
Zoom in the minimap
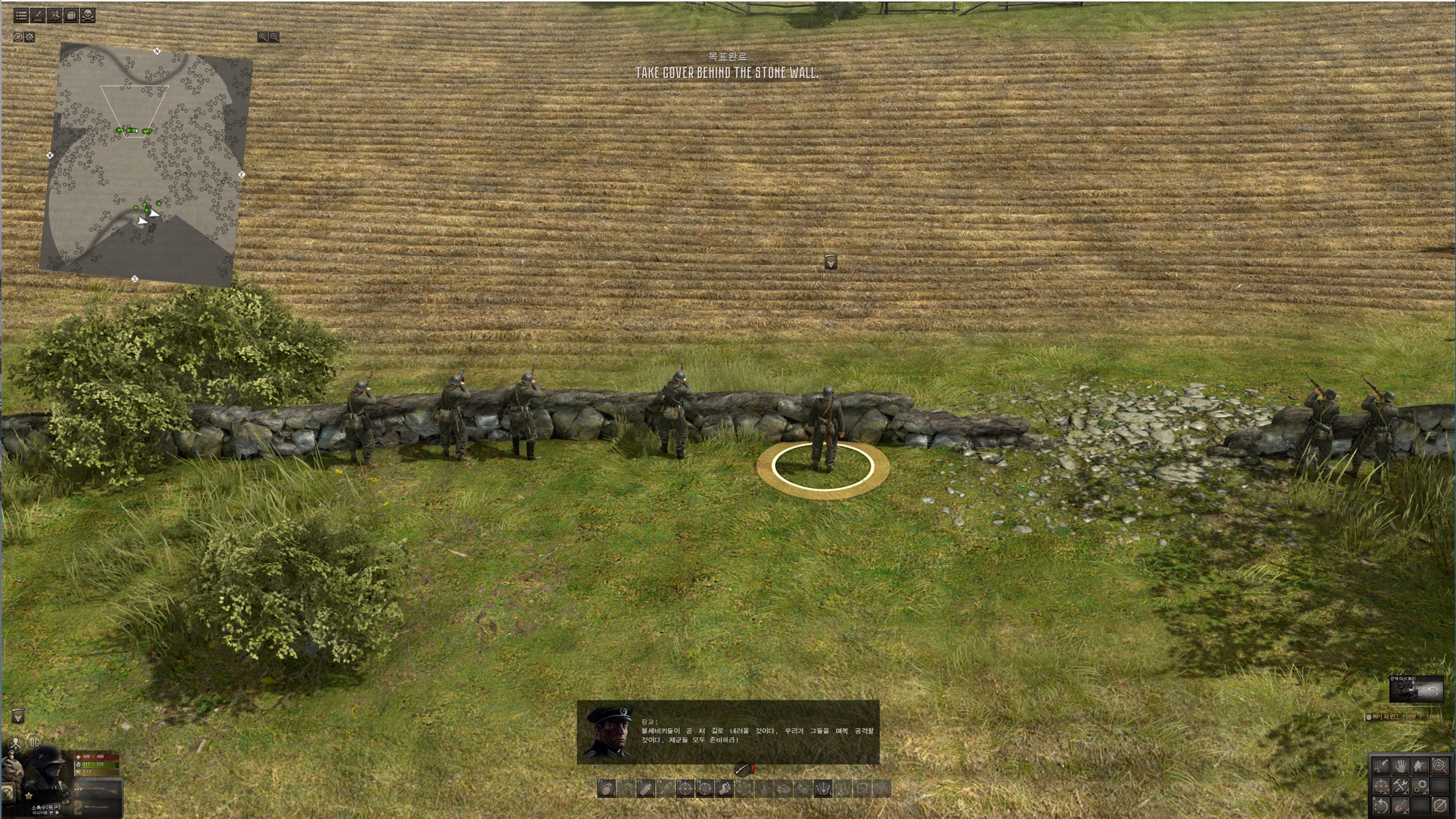[263, 37]
